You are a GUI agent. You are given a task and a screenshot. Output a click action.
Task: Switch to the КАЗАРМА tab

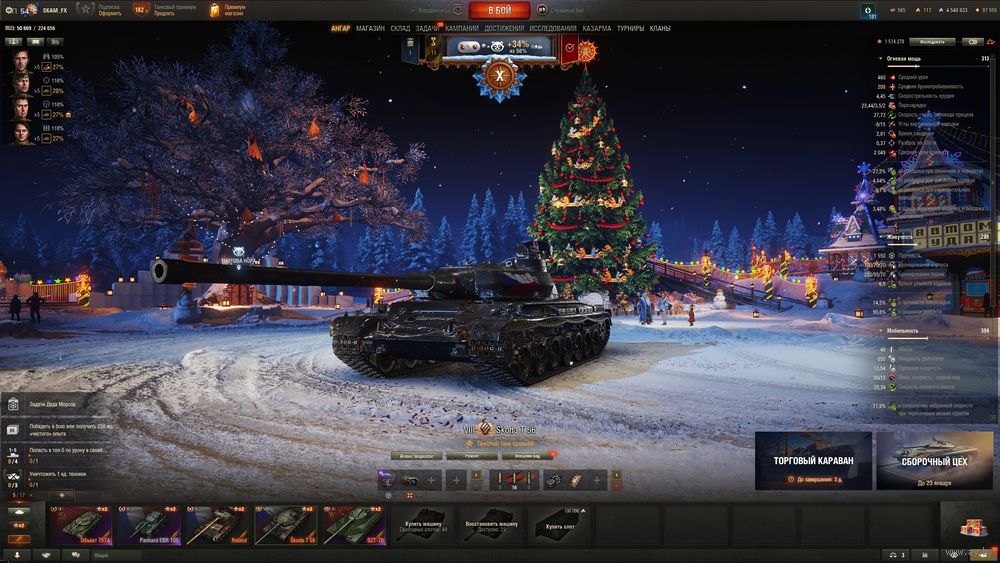[x=596, y=28]
